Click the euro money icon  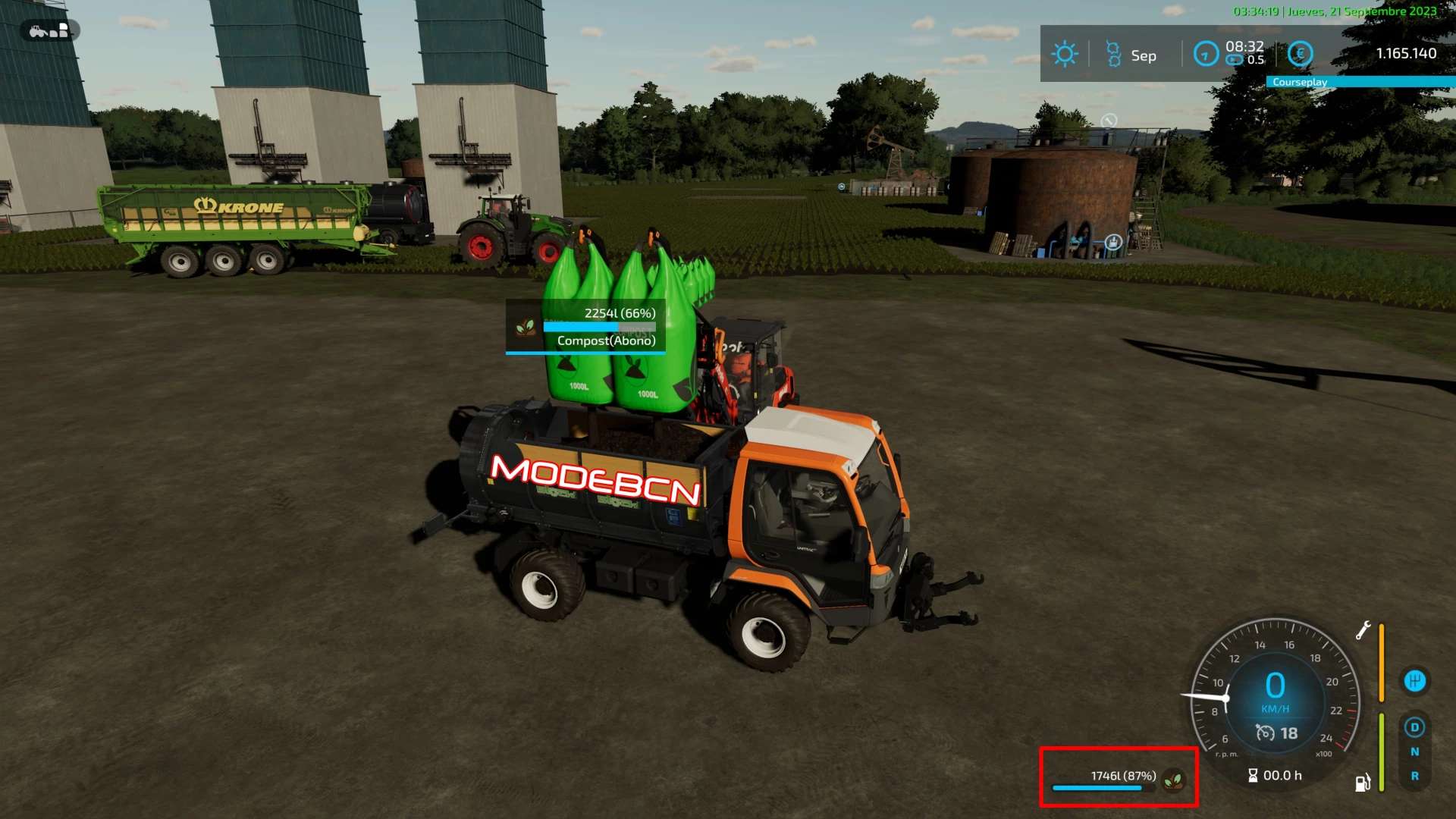(1300, 54)
